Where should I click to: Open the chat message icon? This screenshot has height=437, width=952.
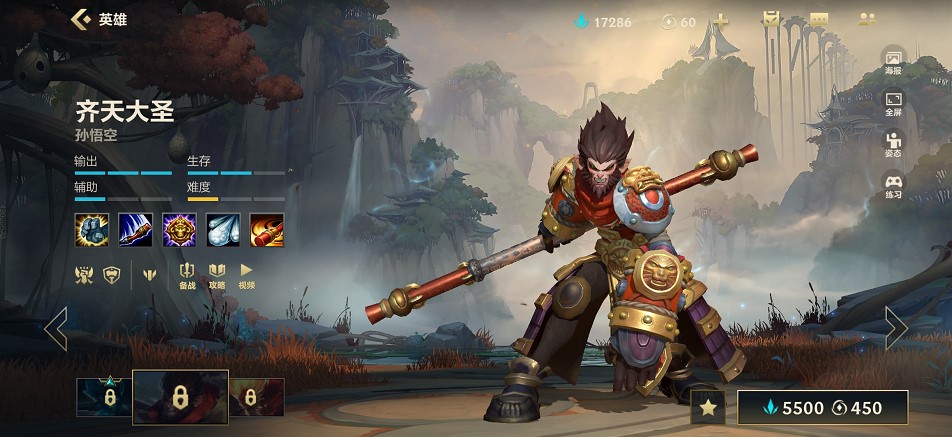point(819,20)
